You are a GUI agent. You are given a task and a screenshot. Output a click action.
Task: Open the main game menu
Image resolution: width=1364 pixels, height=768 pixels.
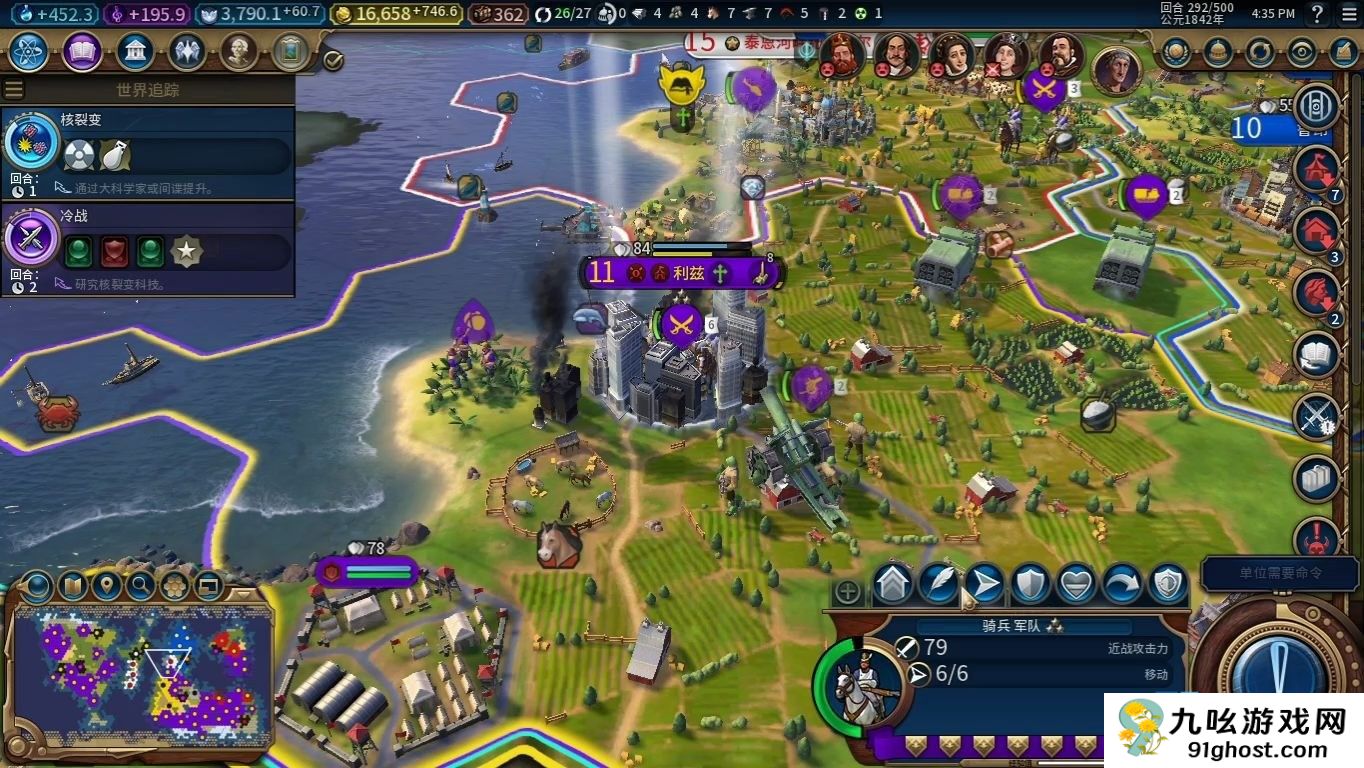tap(1347, 14)
